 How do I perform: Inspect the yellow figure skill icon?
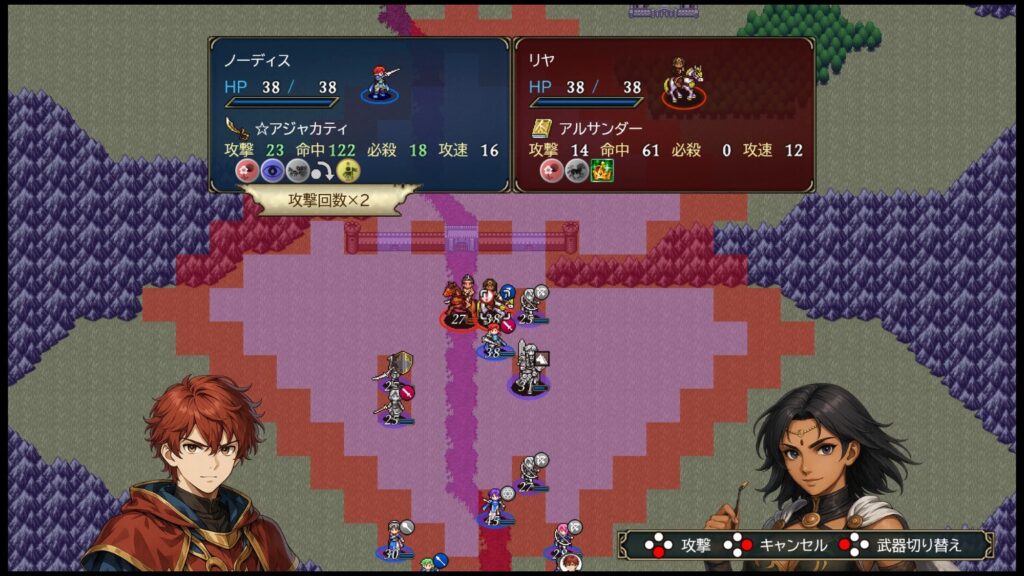pos(348,171)
